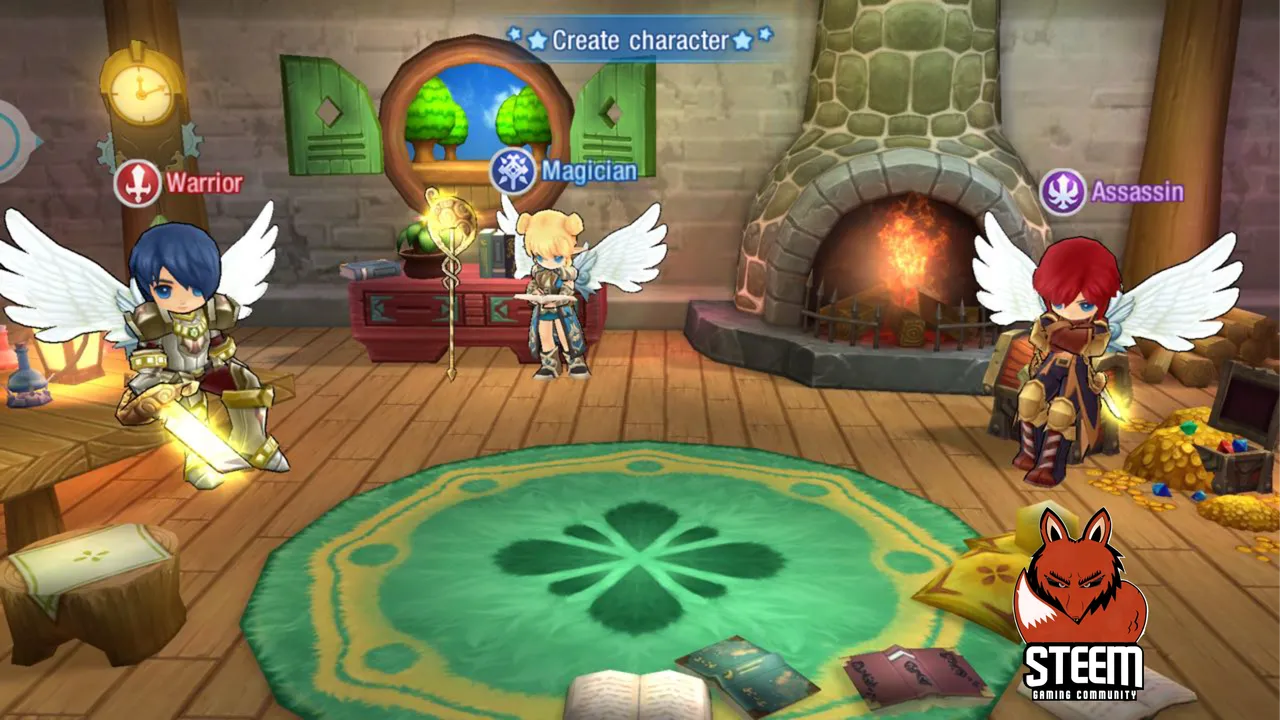The height and width of the screenshot is (720, 1280).
Task: Click the partially visible round blue button
Action: click(12, 141)
